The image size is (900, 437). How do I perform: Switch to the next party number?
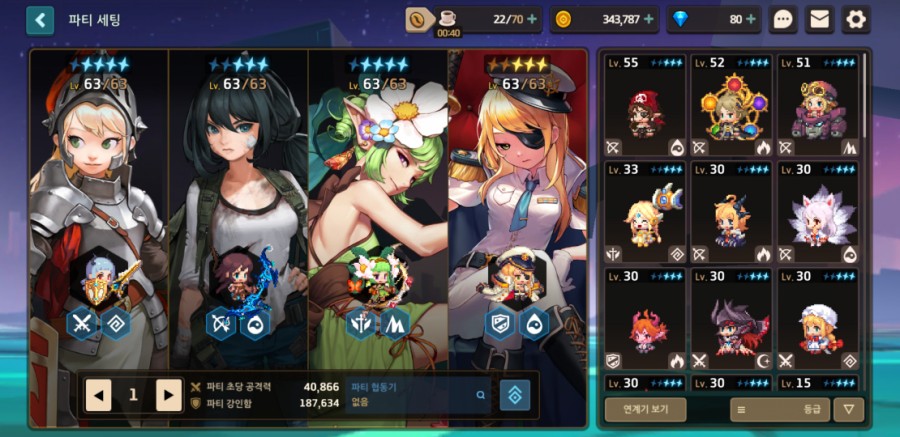point(169,395)
